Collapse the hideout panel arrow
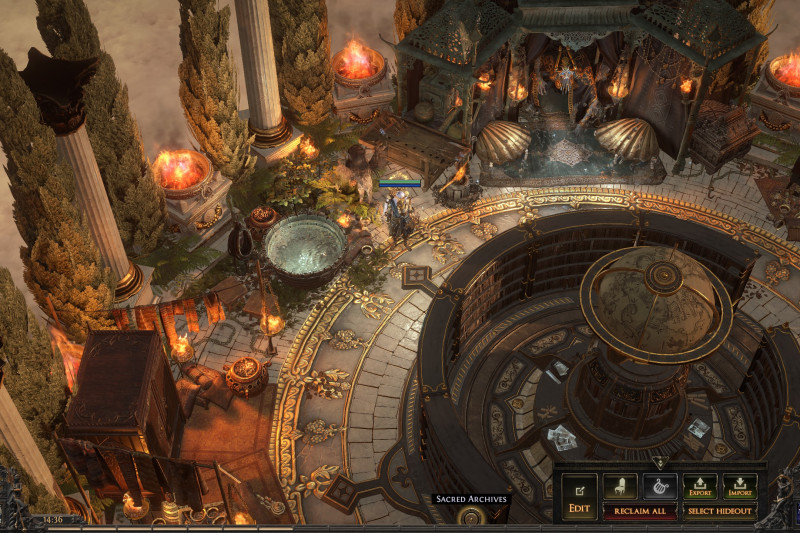 659,463
